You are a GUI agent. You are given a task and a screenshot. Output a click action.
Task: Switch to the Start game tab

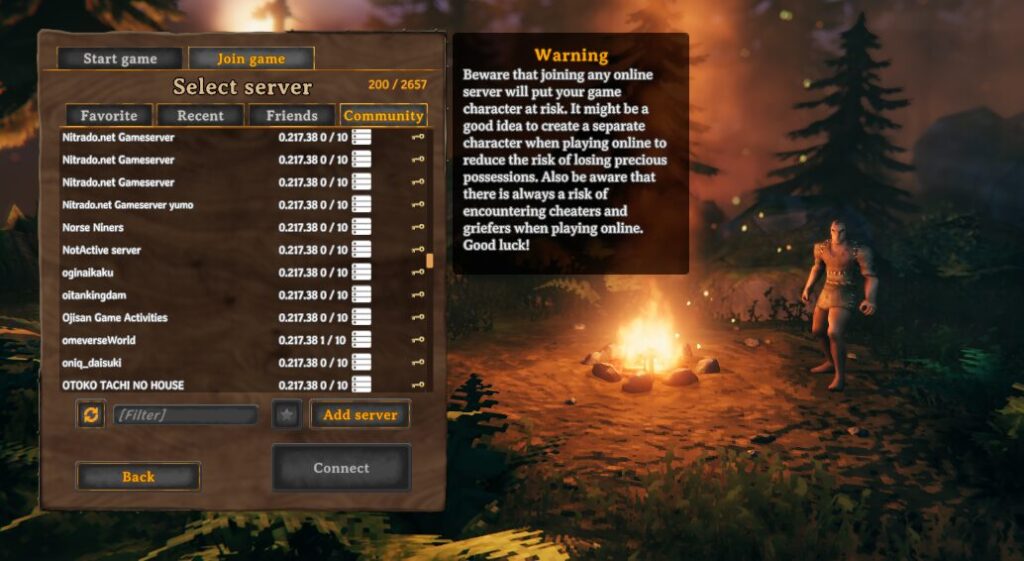click(x=120, y=59)
